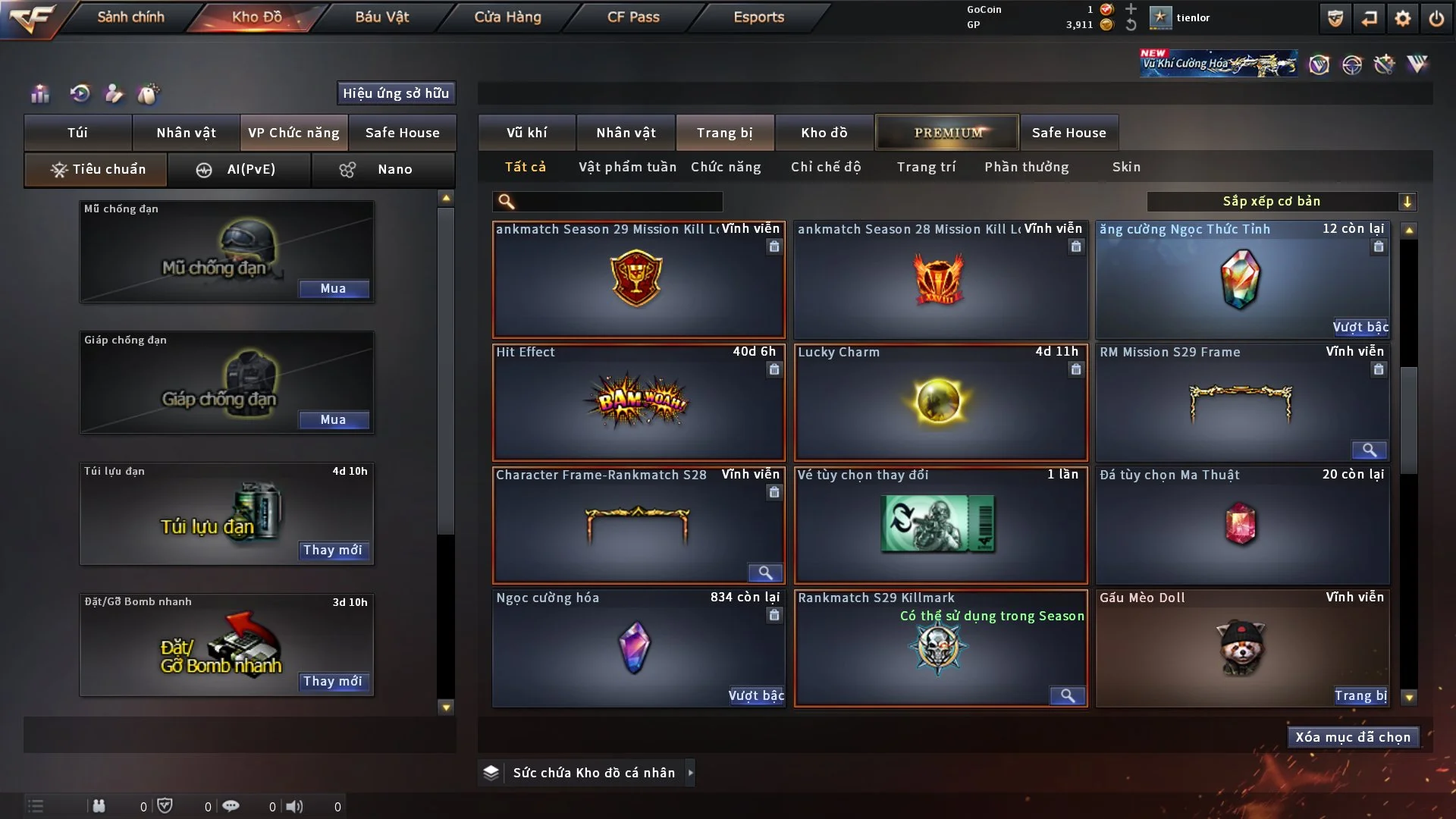Switch to the AI(PvE) loadout tab

point(239,169)
